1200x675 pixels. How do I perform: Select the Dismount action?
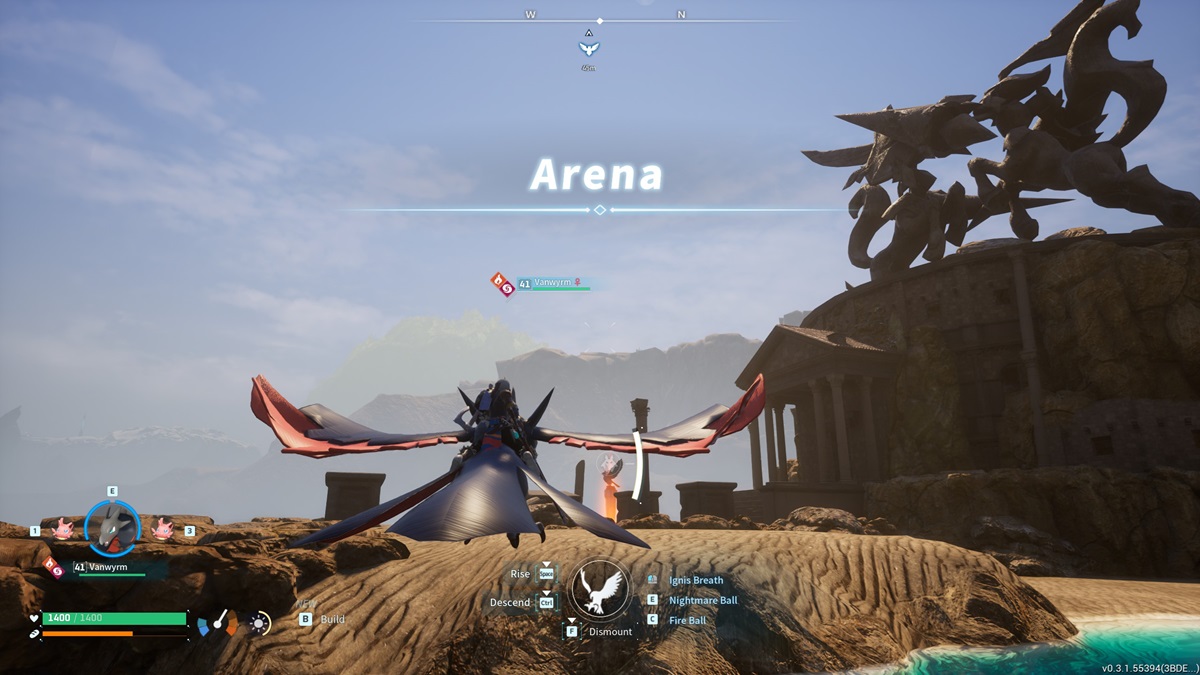click(x=610, y=632)
